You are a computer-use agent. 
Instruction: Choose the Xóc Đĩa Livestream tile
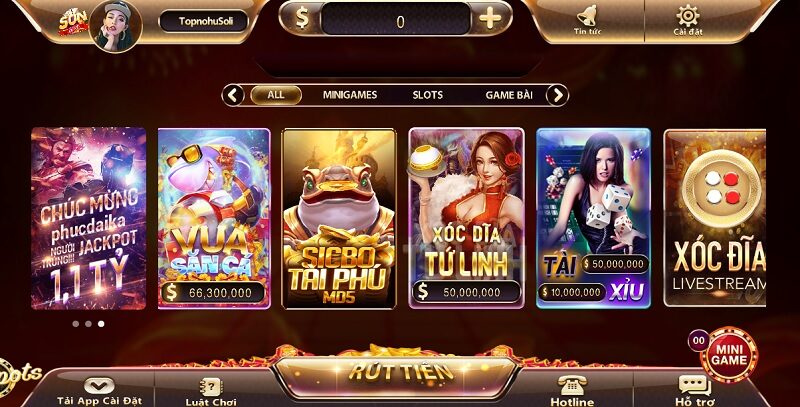[x=714, y=218]
